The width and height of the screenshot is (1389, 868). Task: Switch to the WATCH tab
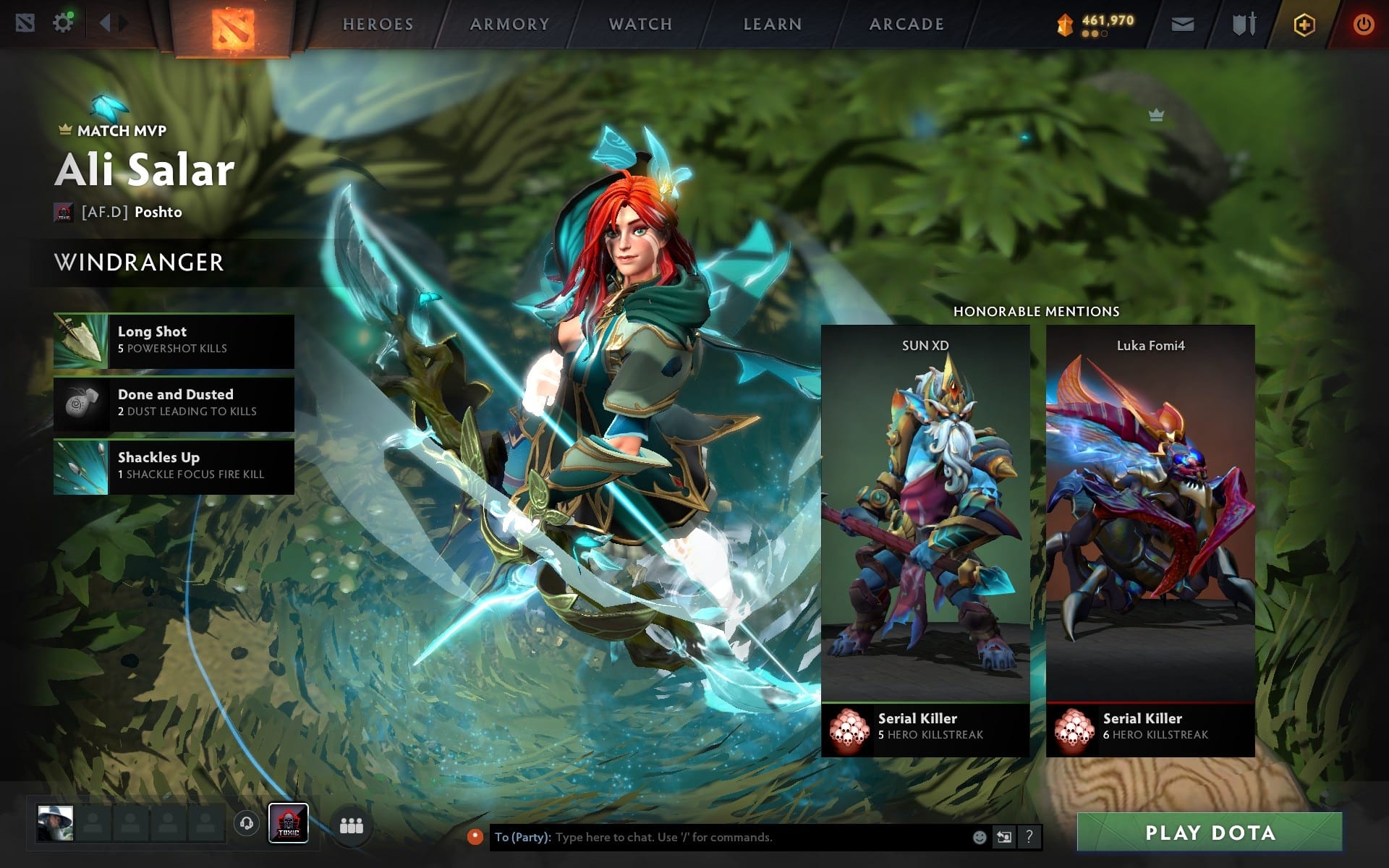click(640, 24)
